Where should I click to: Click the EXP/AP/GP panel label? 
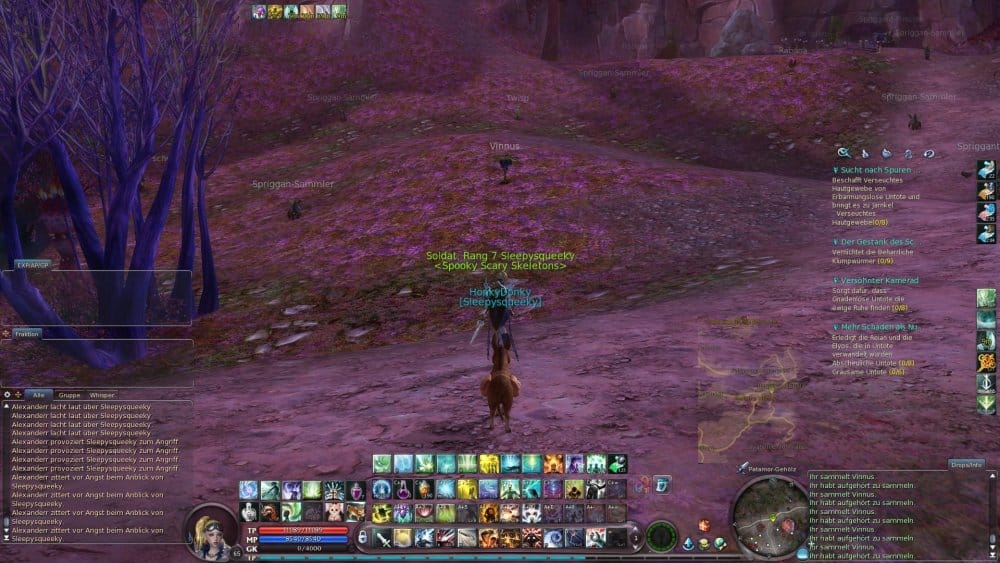tap(31, 264)
